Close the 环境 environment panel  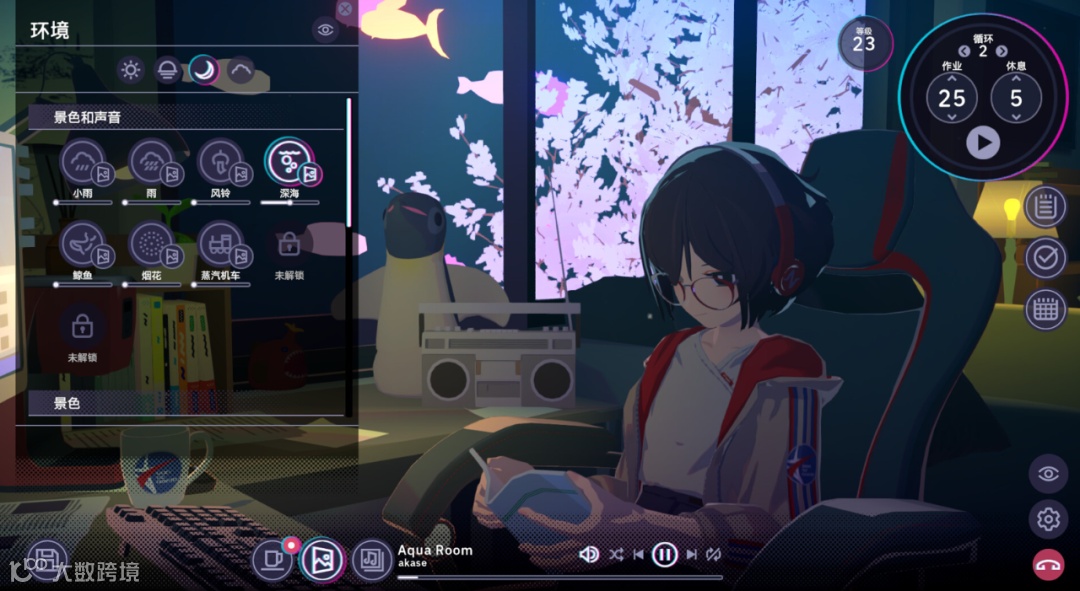[345, 8]
